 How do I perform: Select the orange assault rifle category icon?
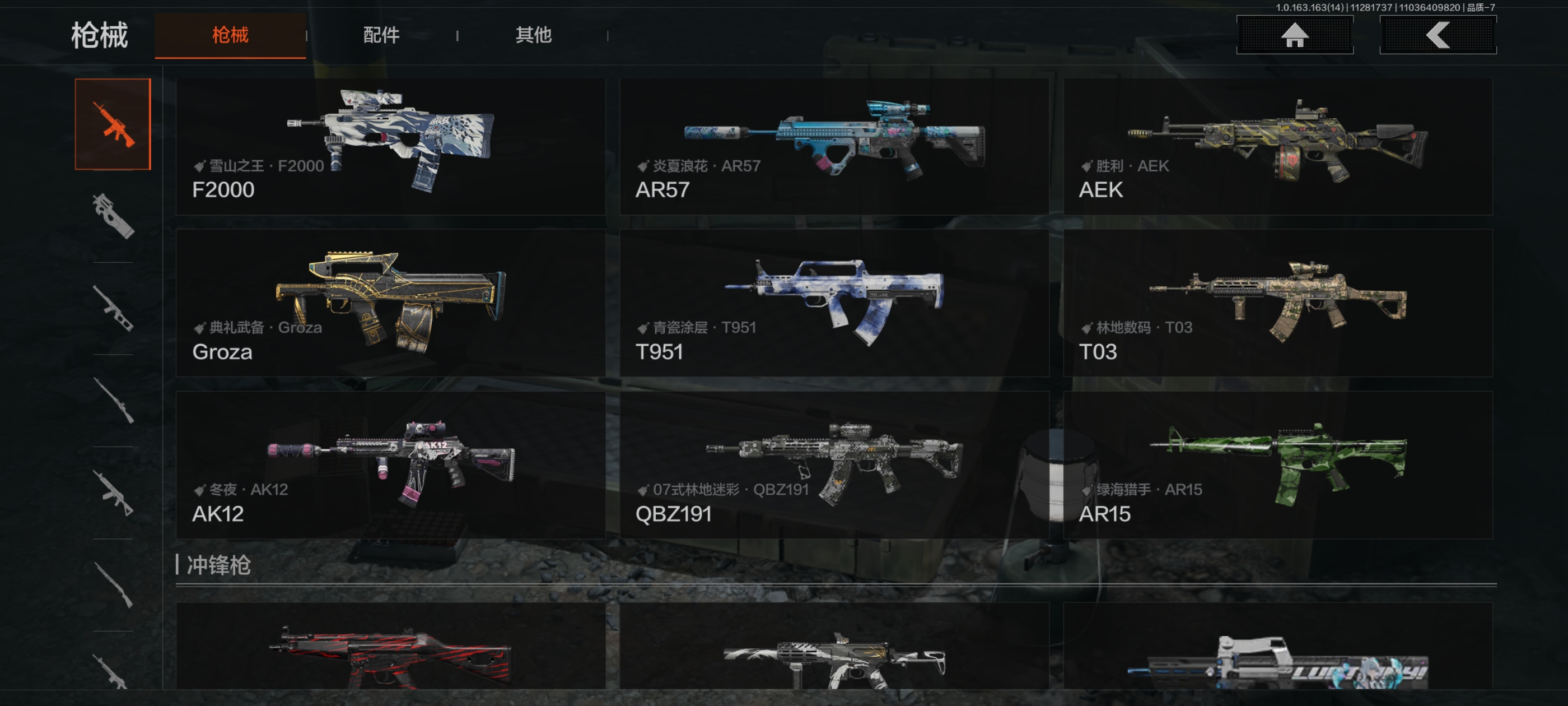(113, 124)
